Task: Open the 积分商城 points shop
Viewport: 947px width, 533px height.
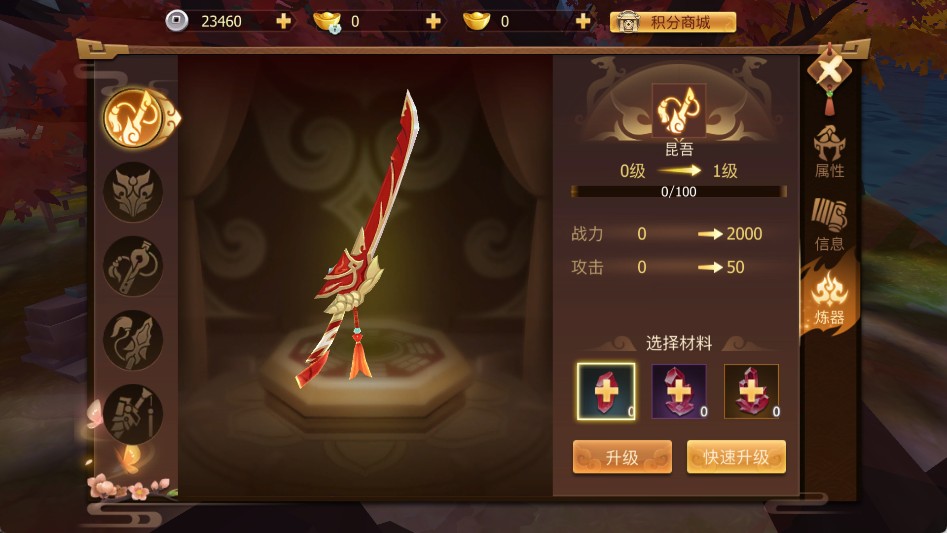Action: 673,22
